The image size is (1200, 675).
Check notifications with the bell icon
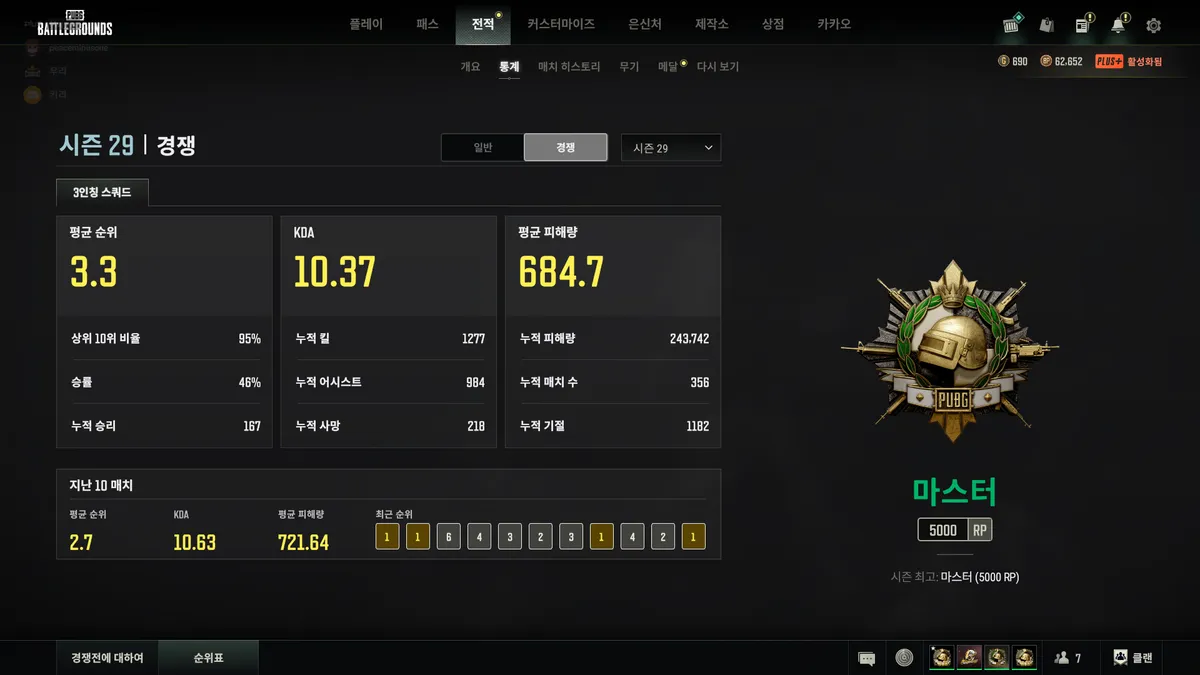tap(1118, 25)
